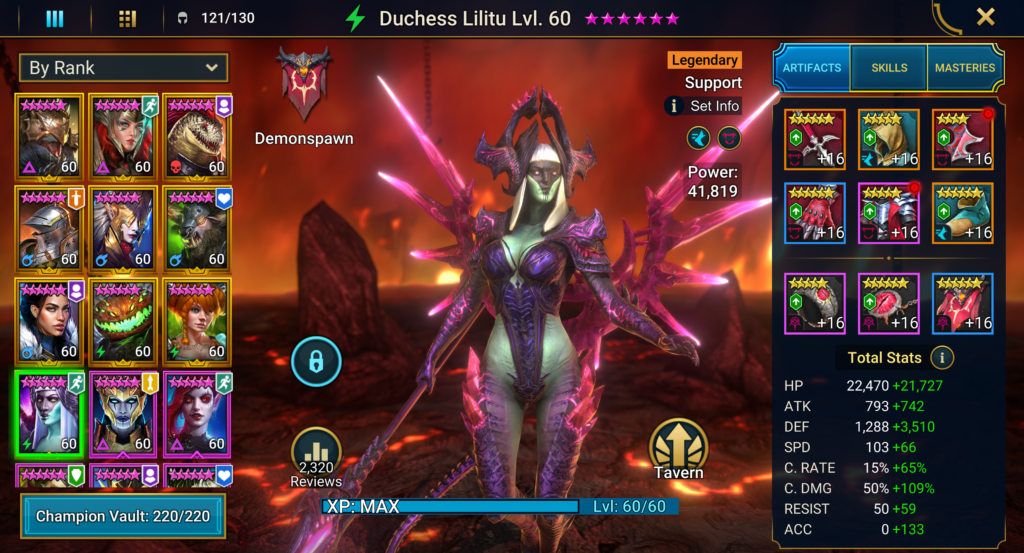Click the Champion Vault 220/220 button
Viewport: 1024px width, 553px height.
123,516
